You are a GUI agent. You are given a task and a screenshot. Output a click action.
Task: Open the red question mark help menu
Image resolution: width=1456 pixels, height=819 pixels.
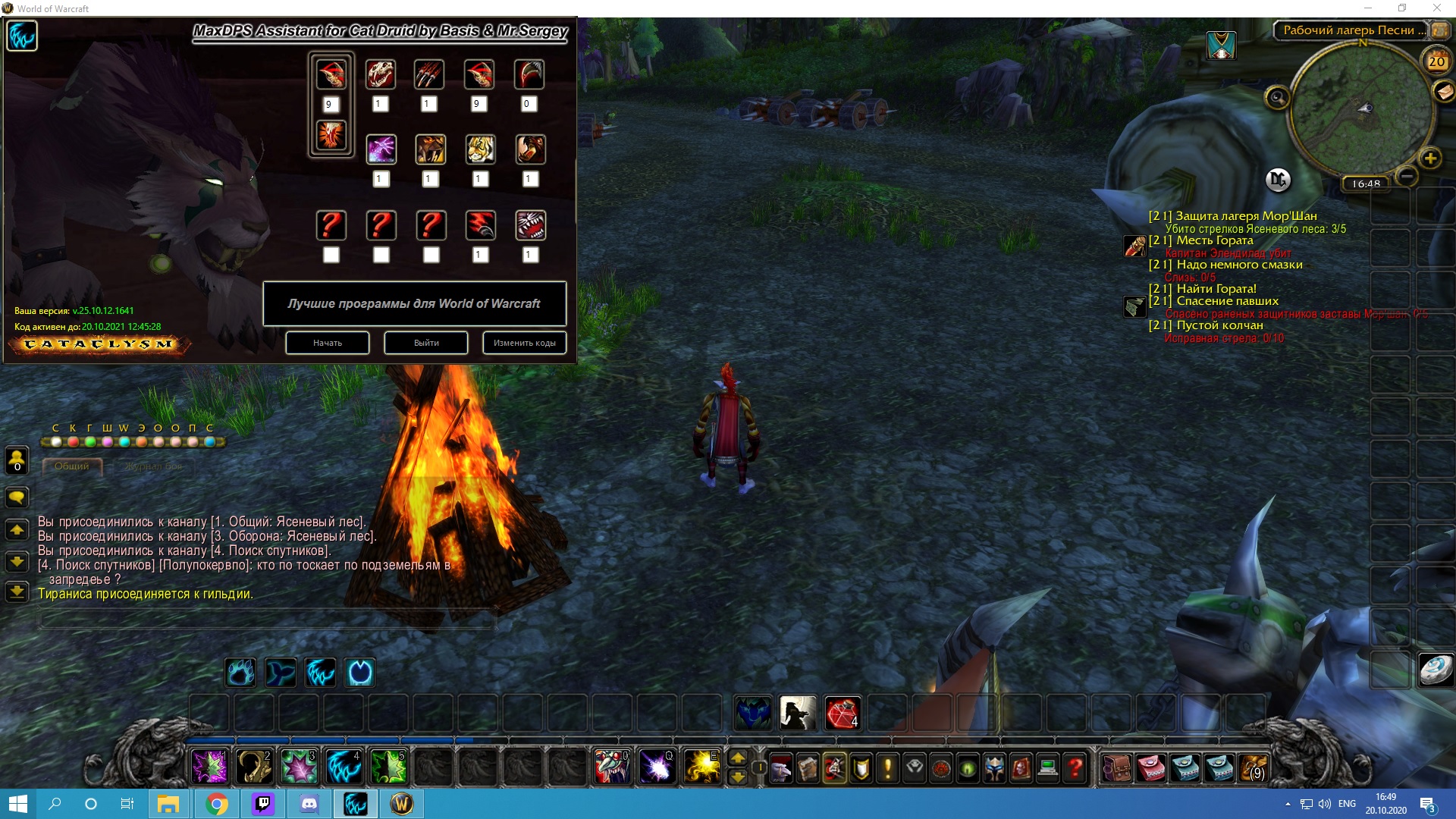pyautogui.click(x=1075, y=768)
